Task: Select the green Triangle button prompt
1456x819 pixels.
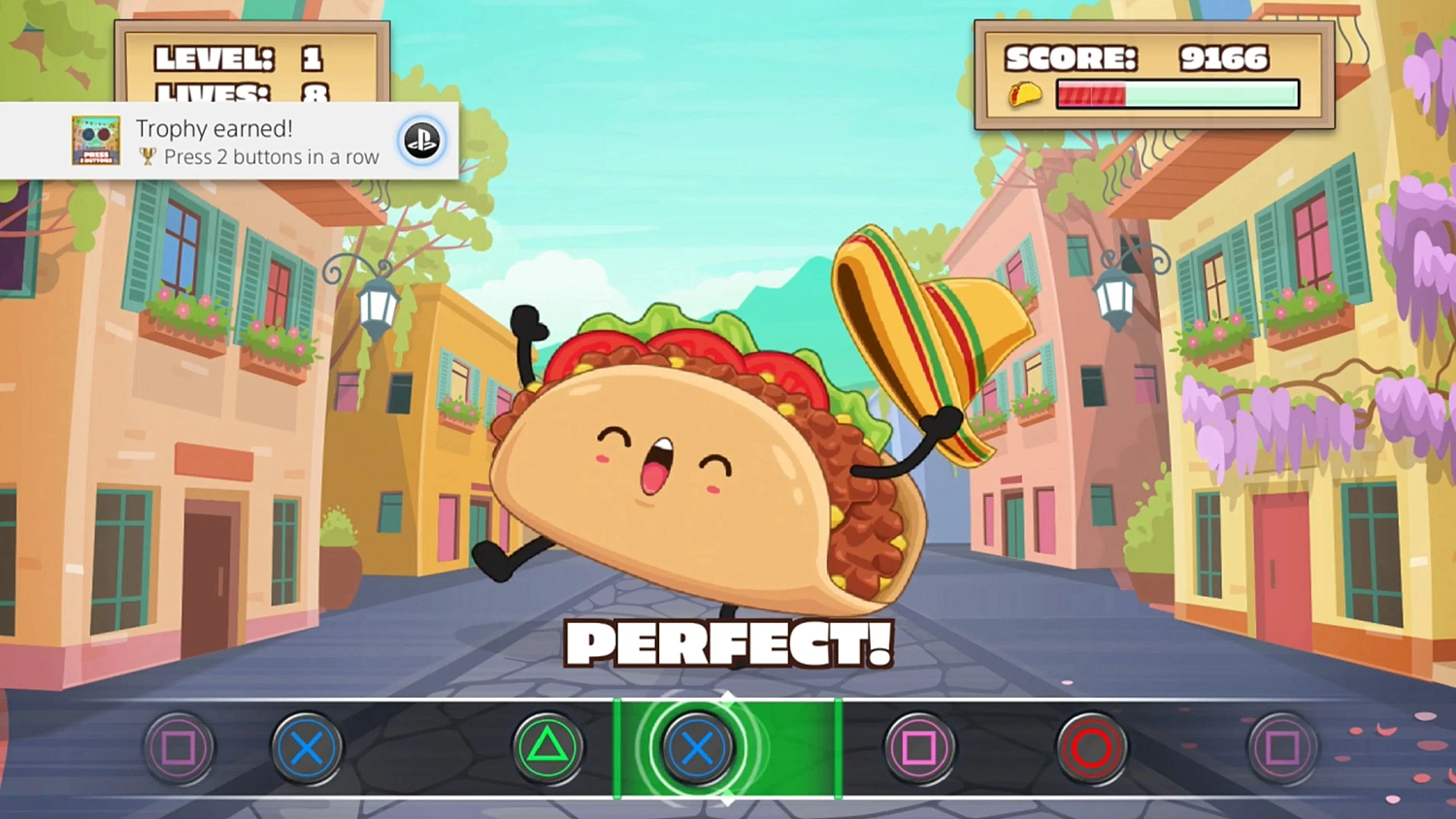Action: [547, 748]
